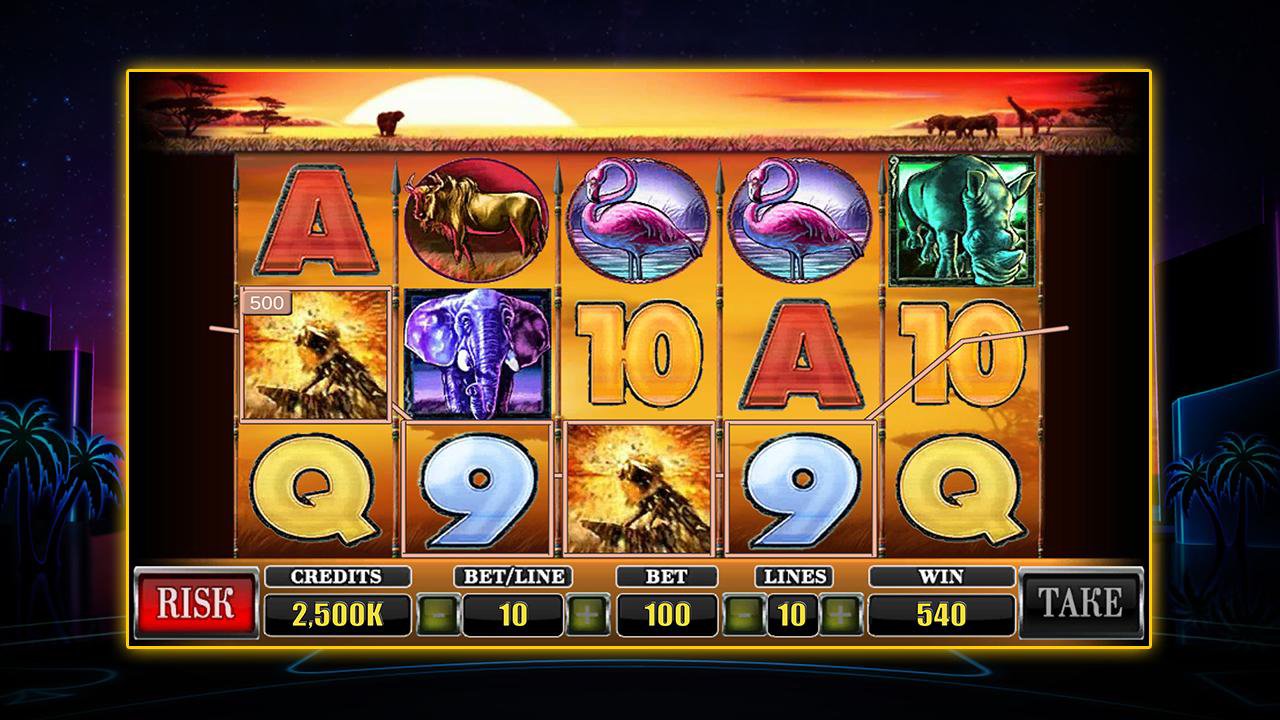Decrease the number of lines
Screen dimensions: 1280x720
click(x=743, y=613)
